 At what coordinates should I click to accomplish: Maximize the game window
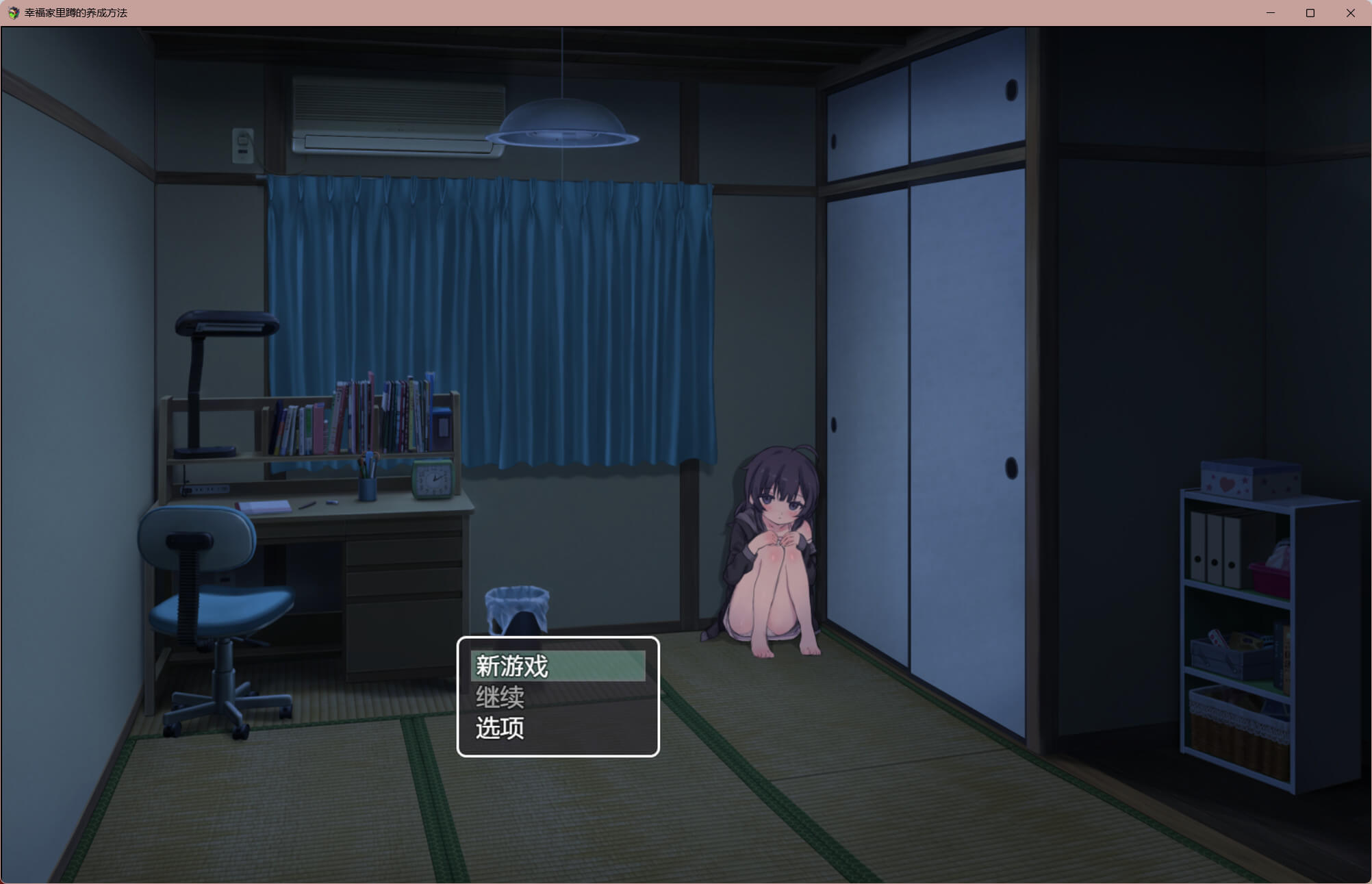click(x=1310, y=13)
